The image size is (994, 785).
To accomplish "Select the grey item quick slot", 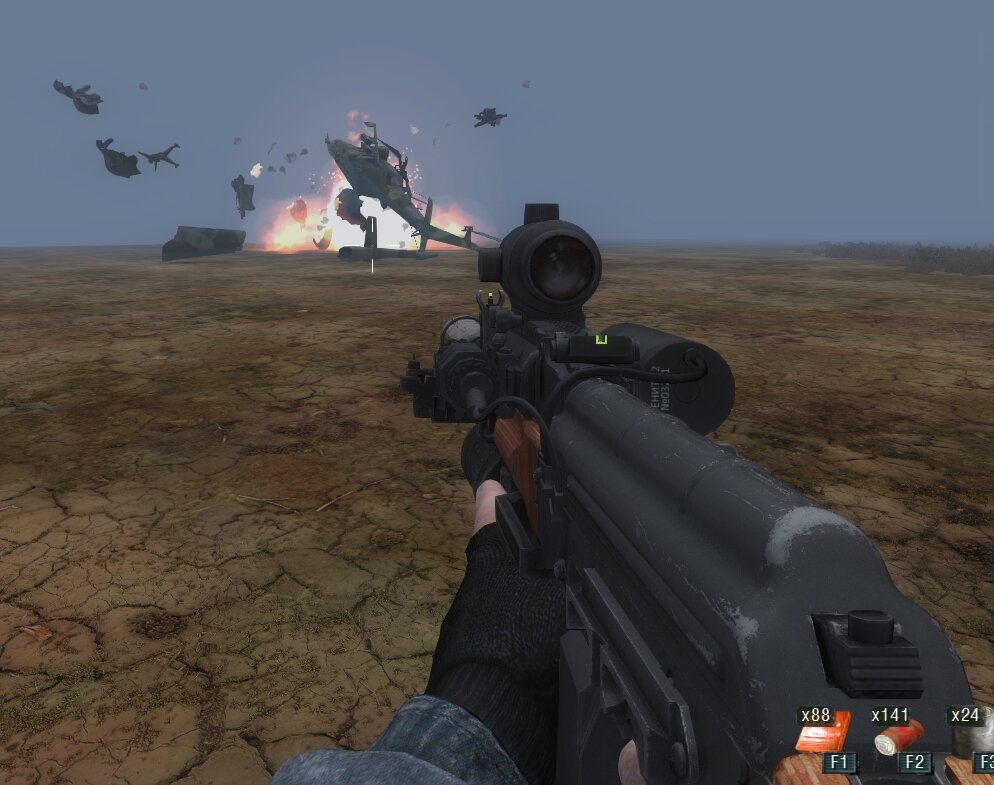I will (x=974, y=735).
